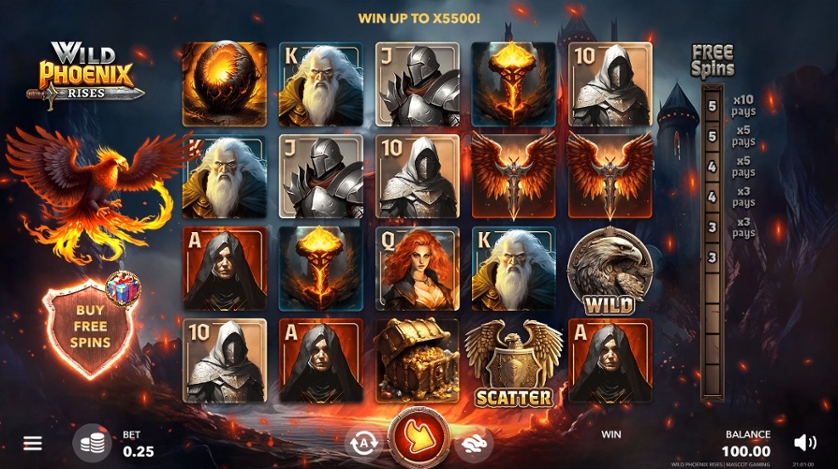Screen dimensions: 838x469
Task: Open the coin stack bet settings
Action: (92, 443)
